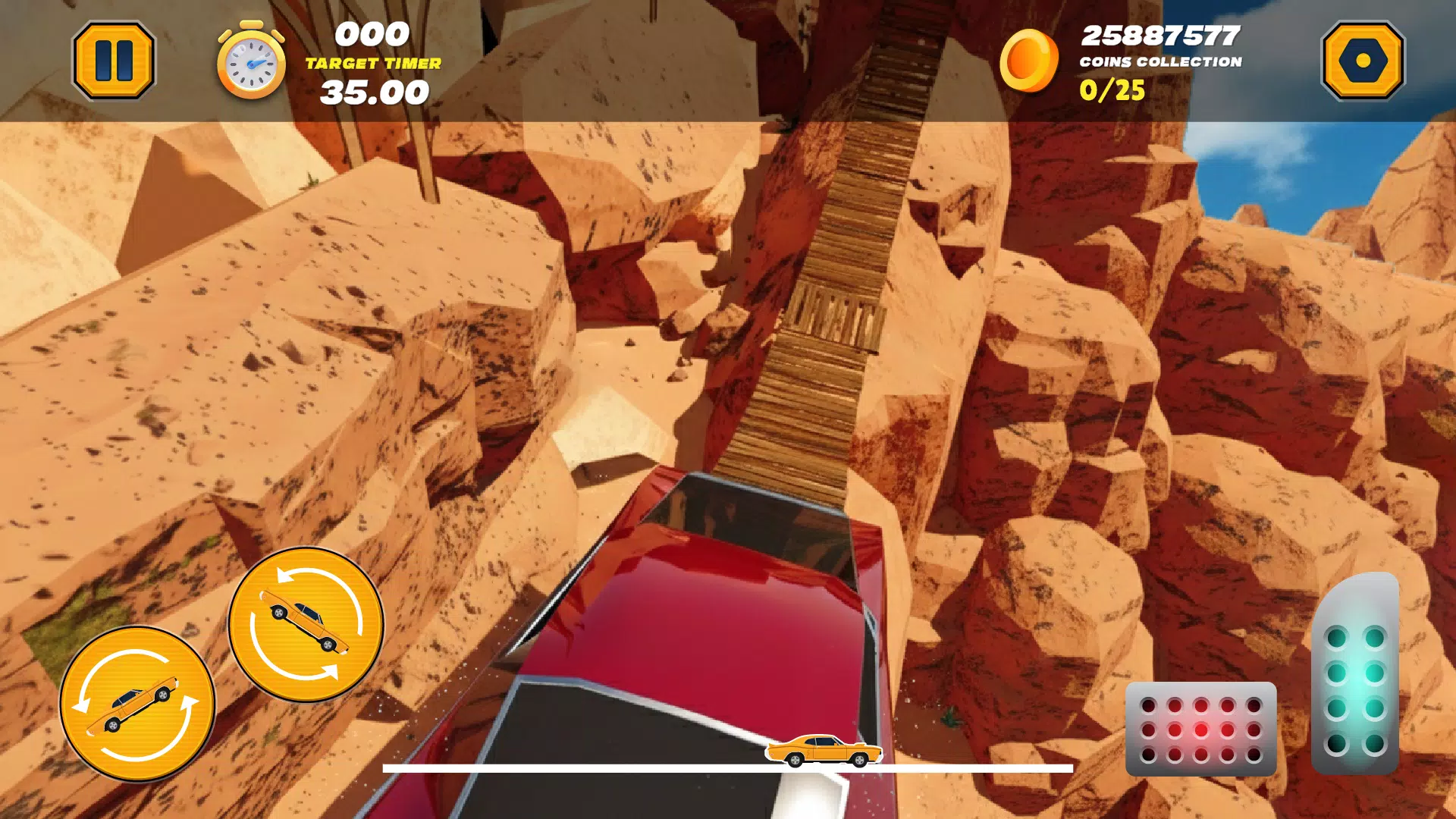The image size is (1456, 819).
Task: Tilt the car with the lower rotate button
Action: [137, 704]
